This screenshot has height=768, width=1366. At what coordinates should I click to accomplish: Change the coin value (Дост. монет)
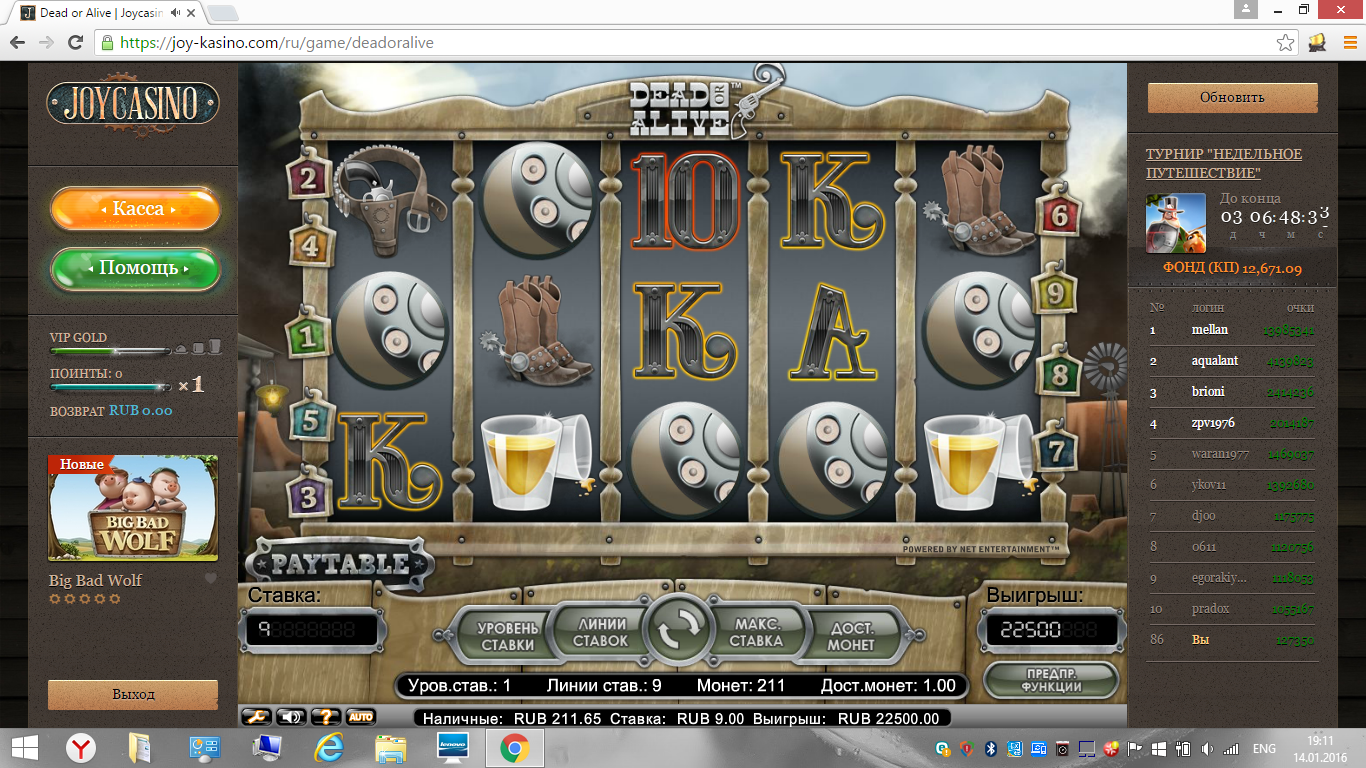pos(851,635)
